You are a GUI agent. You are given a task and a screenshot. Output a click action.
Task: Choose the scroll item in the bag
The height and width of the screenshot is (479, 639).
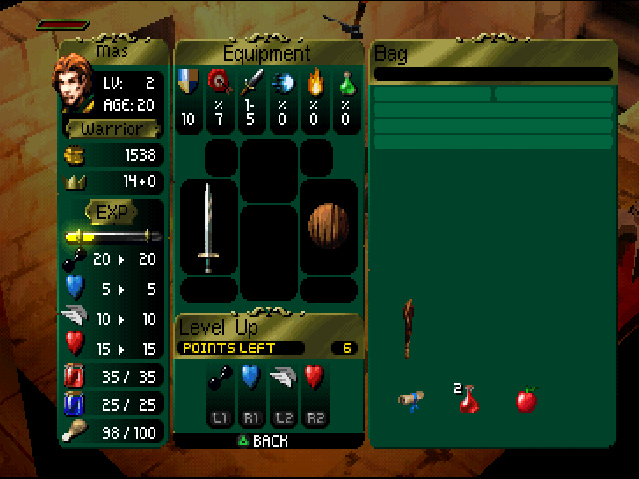(x=410, y=400)
